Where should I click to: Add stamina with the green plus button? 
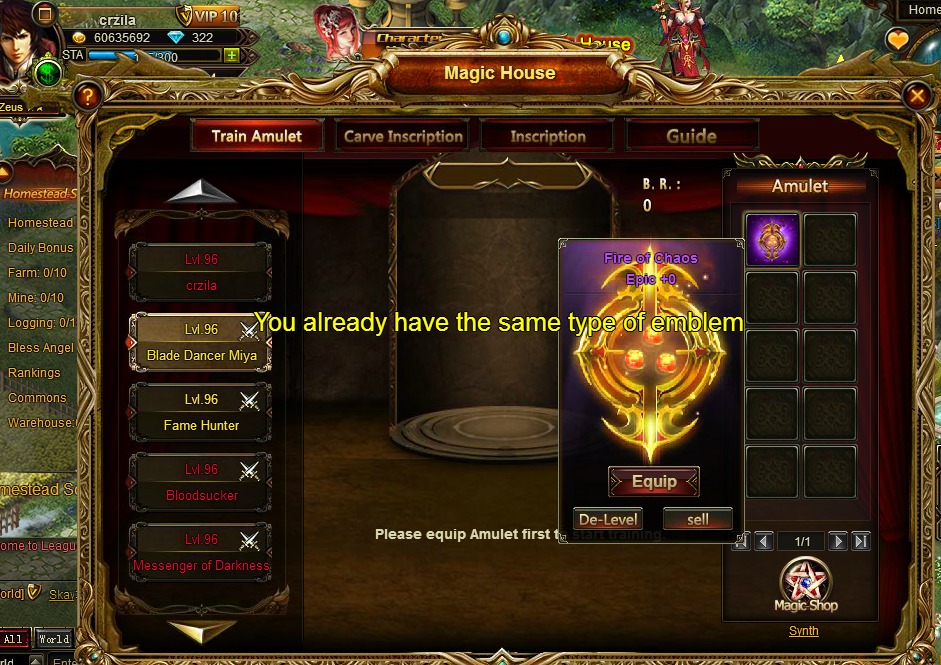point(232,55)
